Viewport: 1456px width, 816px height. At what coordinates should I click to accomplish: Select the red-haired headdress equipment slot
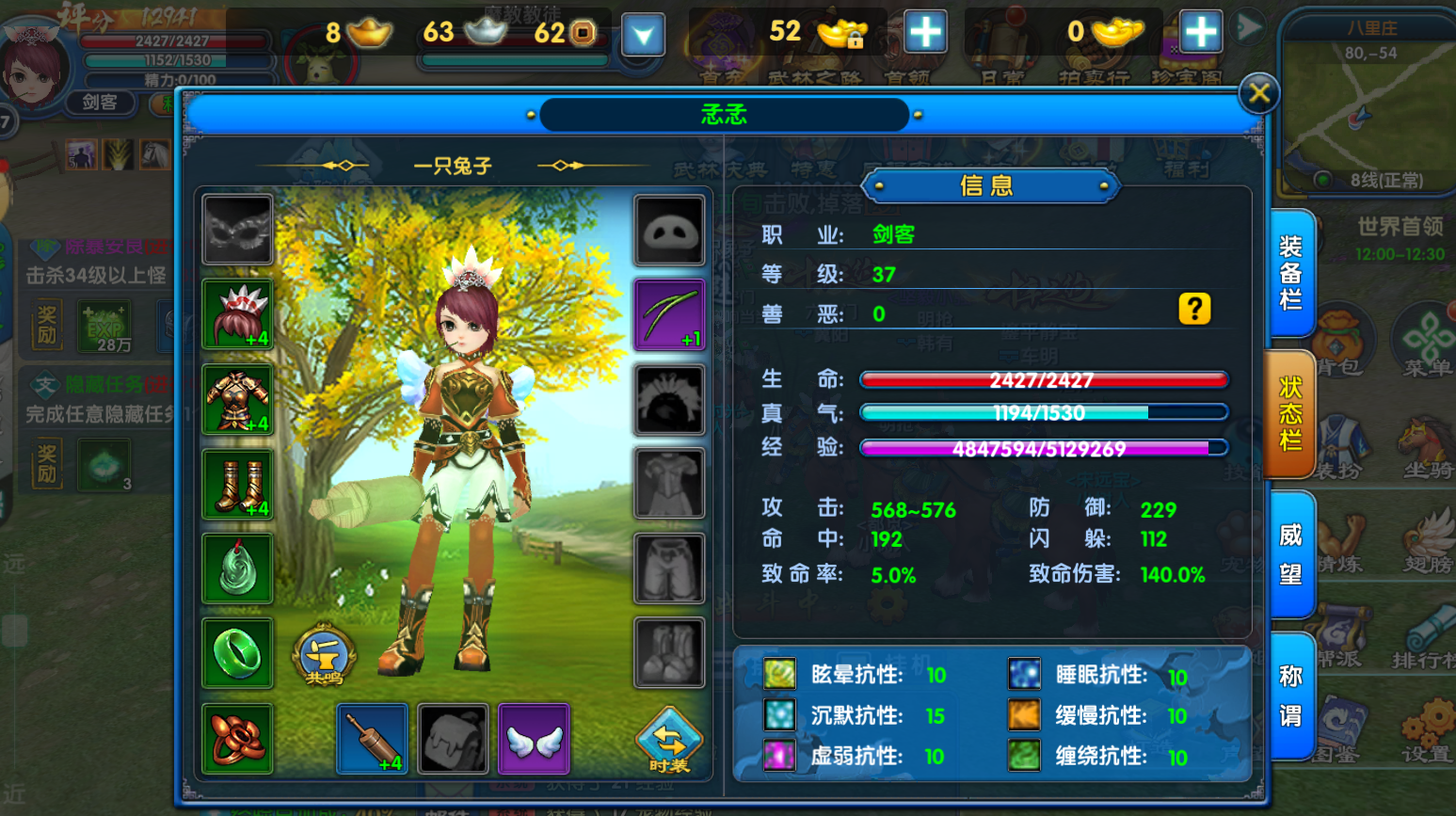(x=237, y=314)
